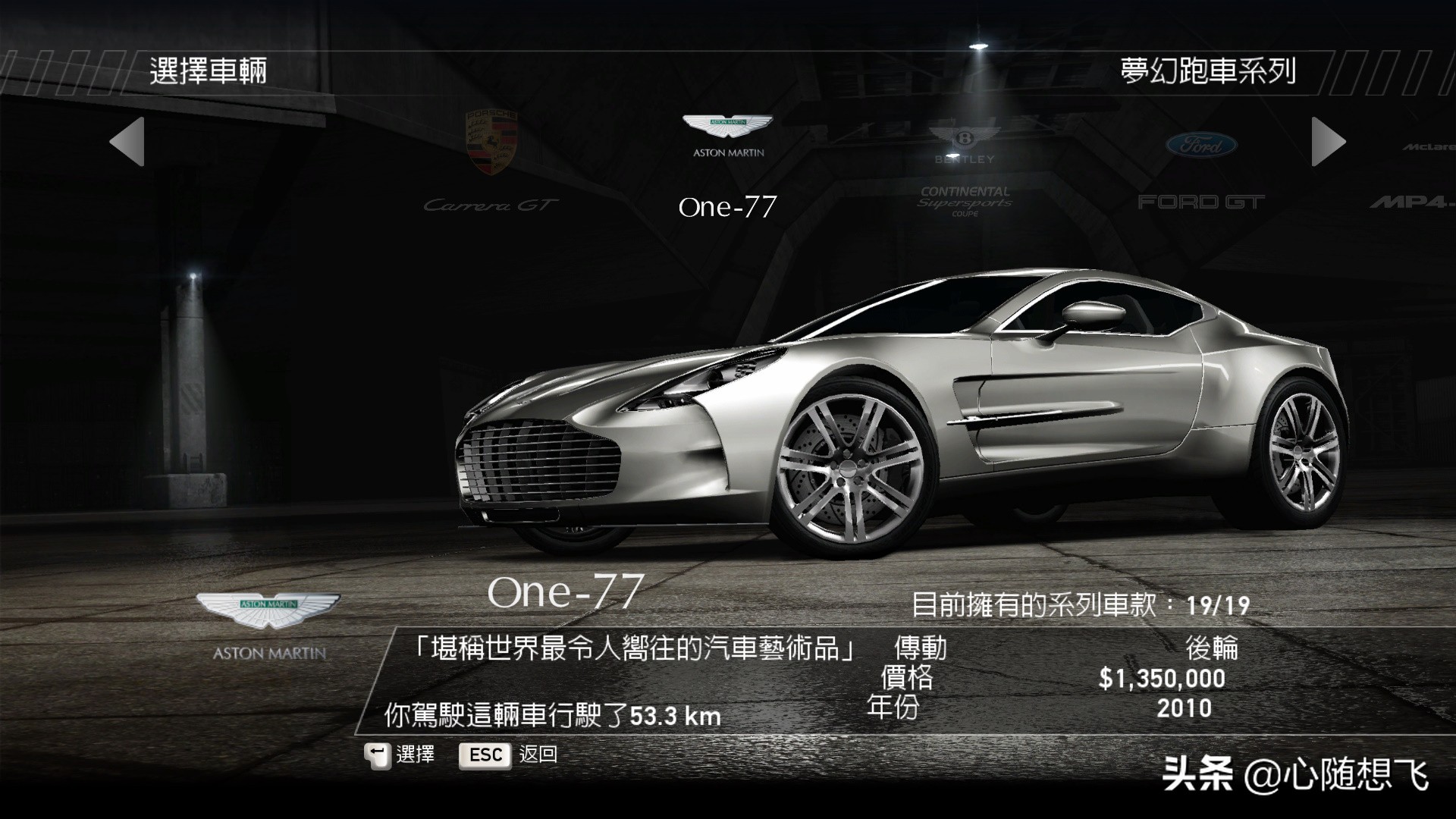The image size is (1456, 819).
Task: Confirm the car with the 選擇 button
Action: pos(400,755)
